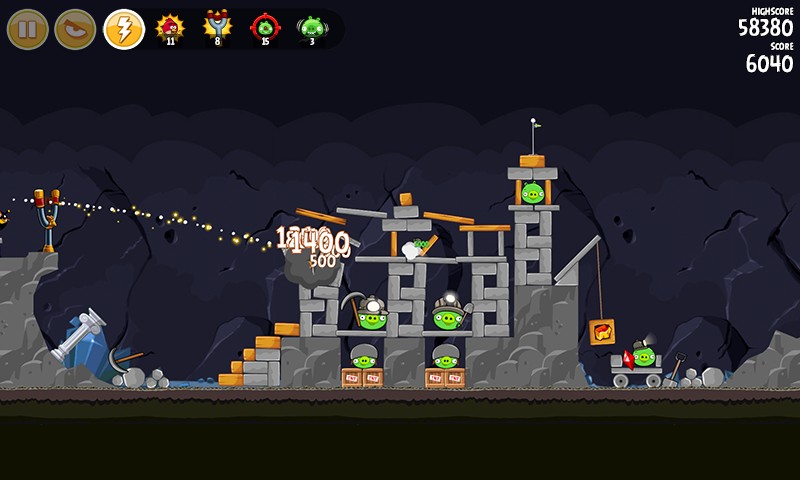Pause the game
This screenshot has height=480, width=800.
pos(28,29)
